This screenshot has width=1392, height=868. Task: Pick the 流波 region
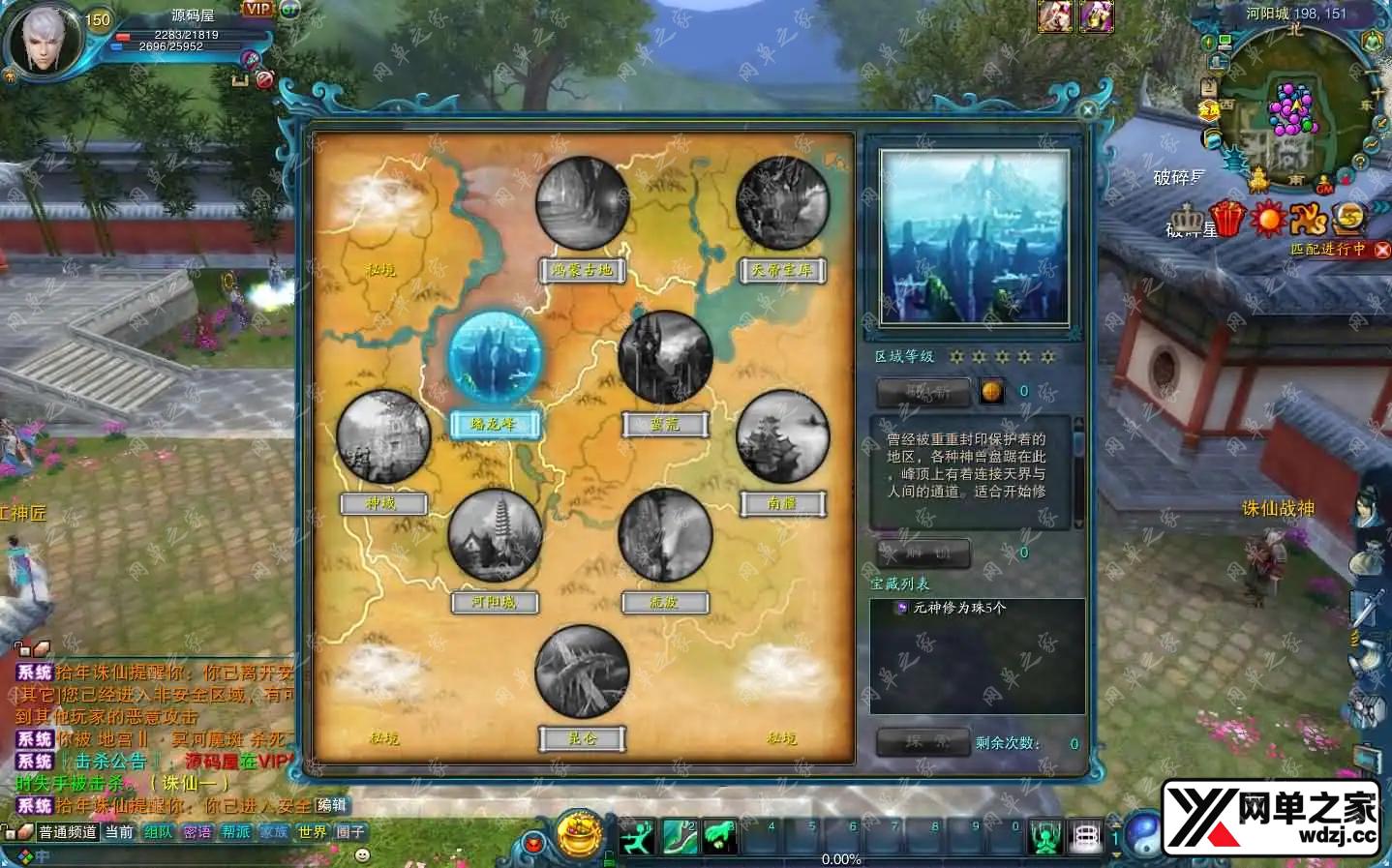pos(665,536)
